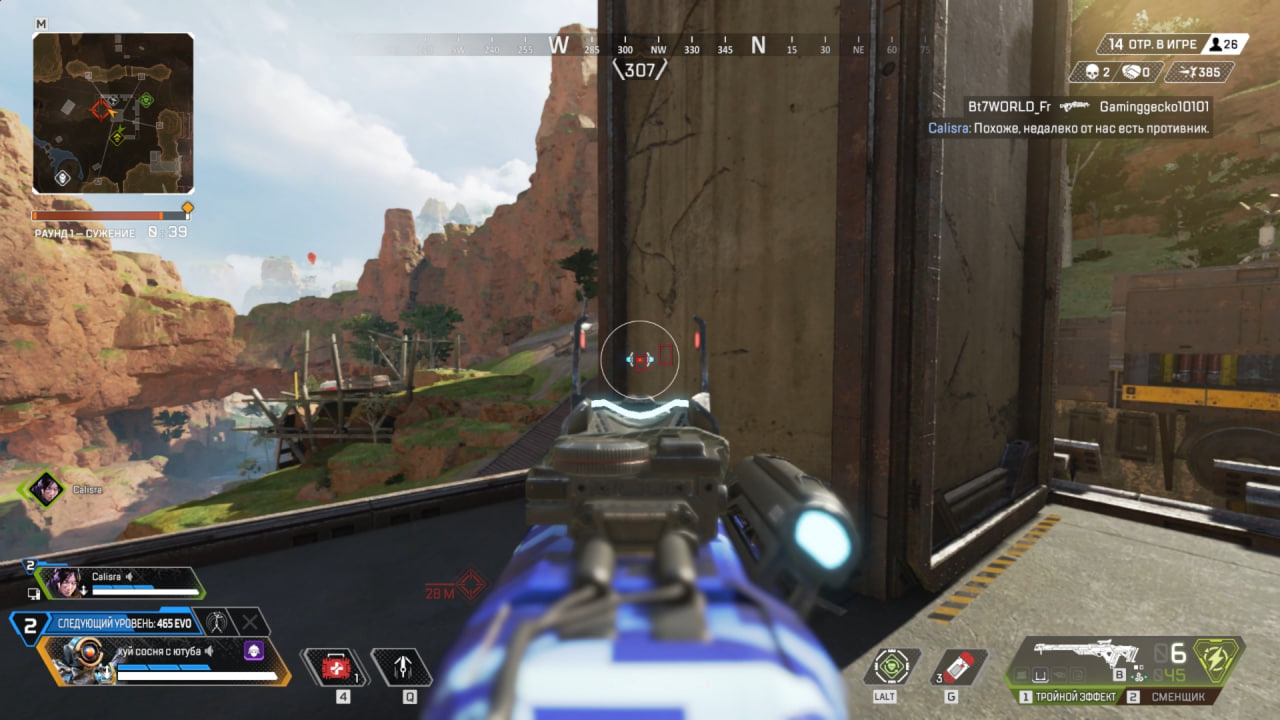Screen dimensions: 1280x720
Task: Activate the tactical ability icon
Action: tap(402, 667)
